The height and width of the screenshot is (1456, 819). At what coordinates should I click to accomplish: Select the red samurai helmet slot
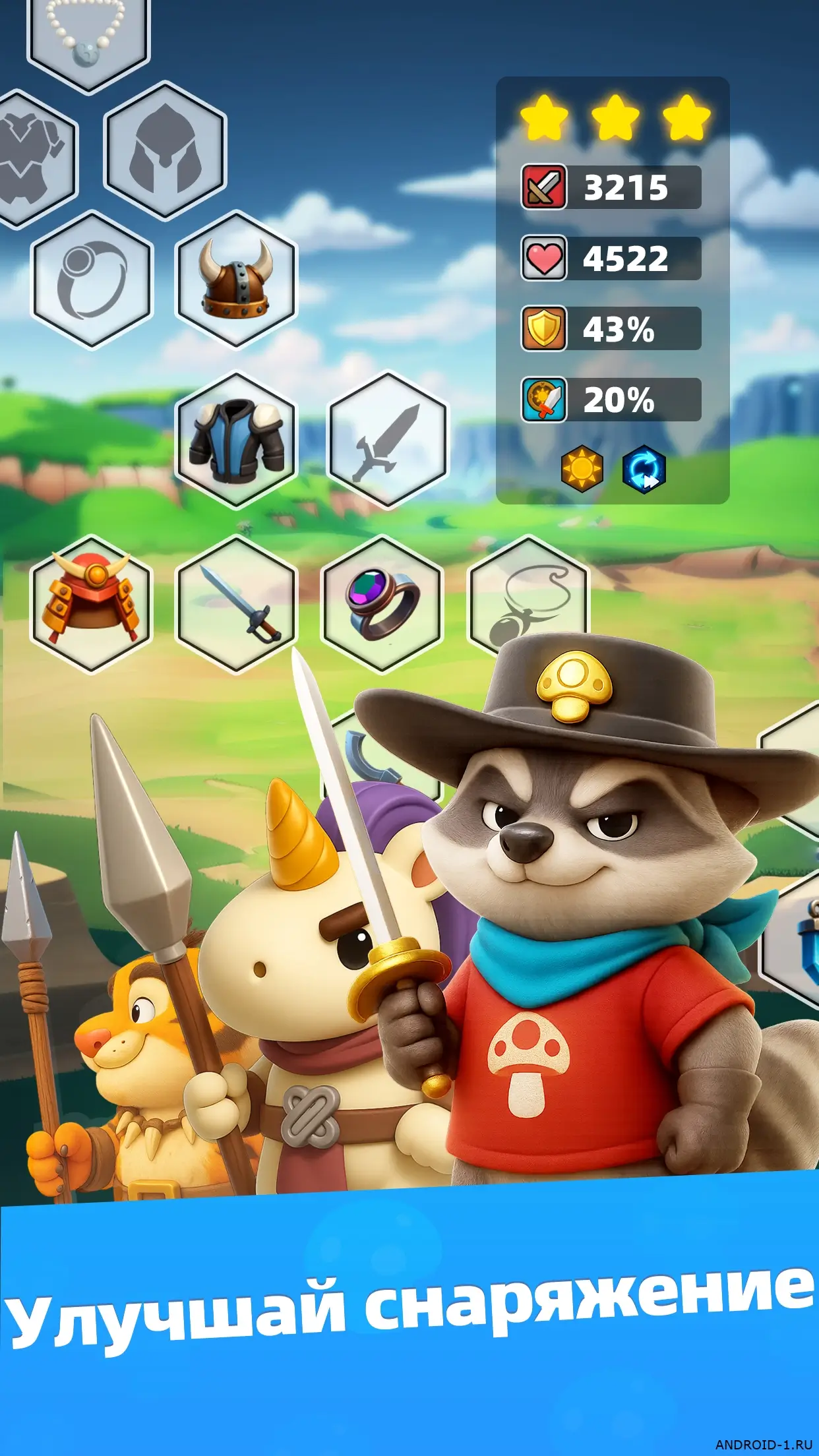click(x=91, y=603)
